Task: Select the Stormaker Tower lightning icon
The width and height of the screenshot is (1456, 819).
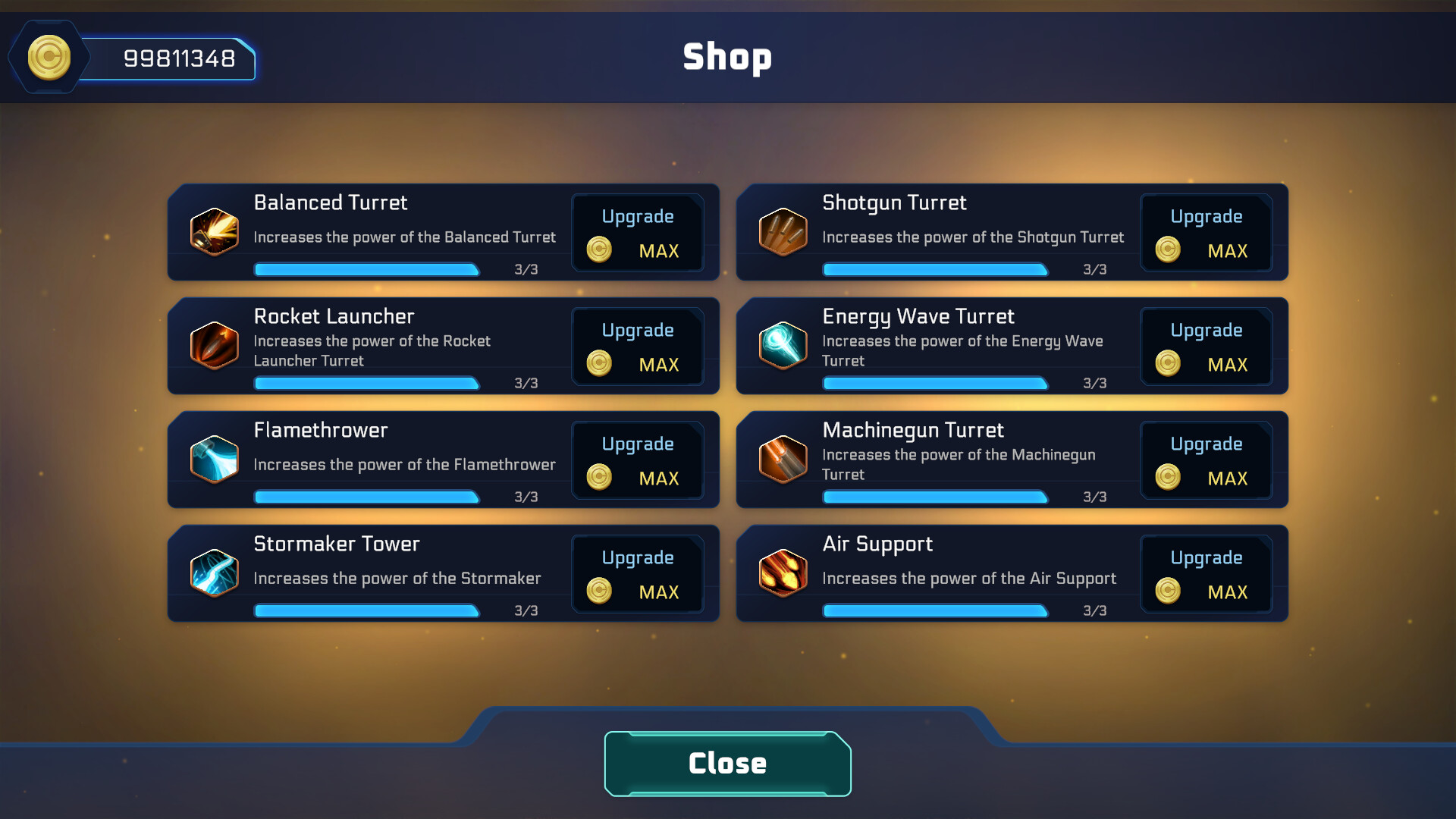Action: click(x=215, y=574)
